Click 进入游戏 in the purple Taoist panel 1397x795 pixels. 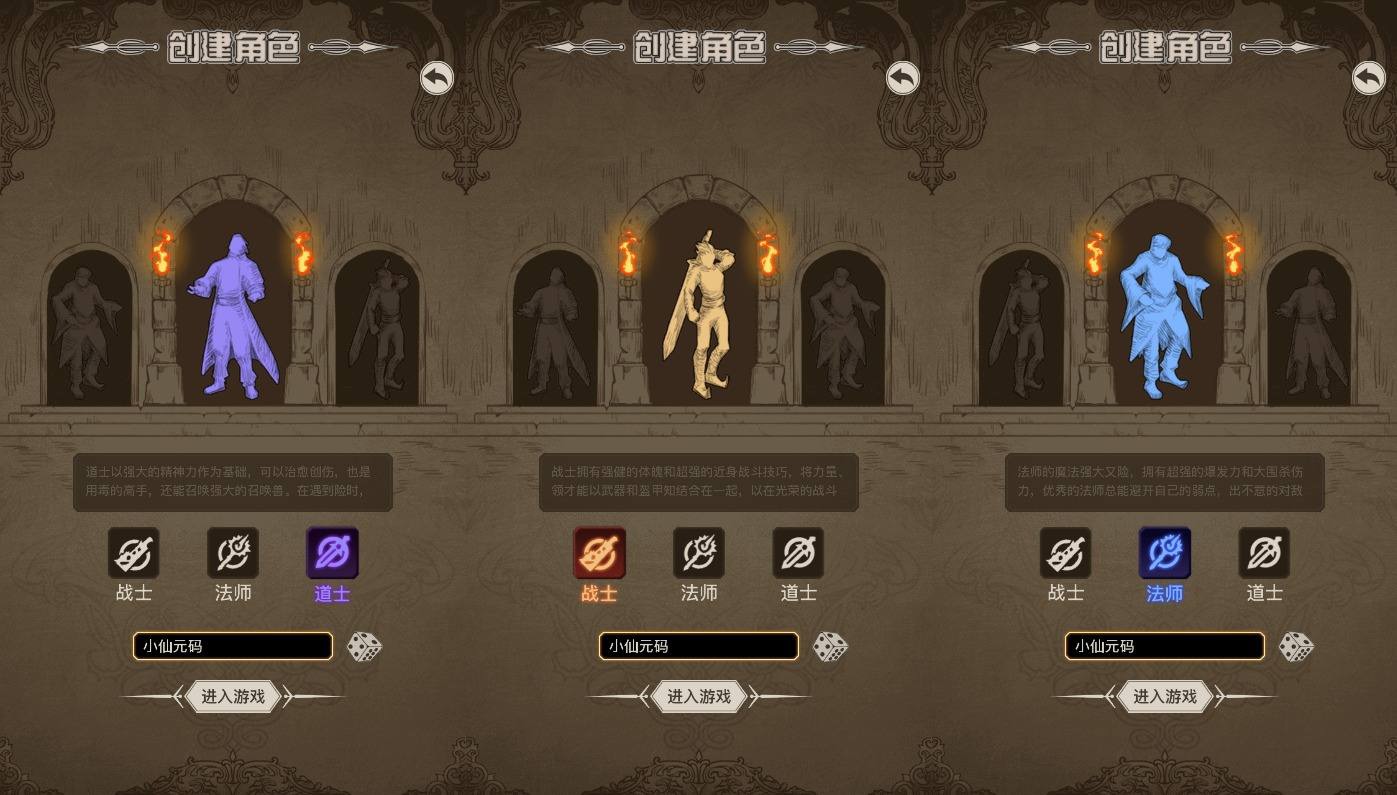tap(233, 697)
